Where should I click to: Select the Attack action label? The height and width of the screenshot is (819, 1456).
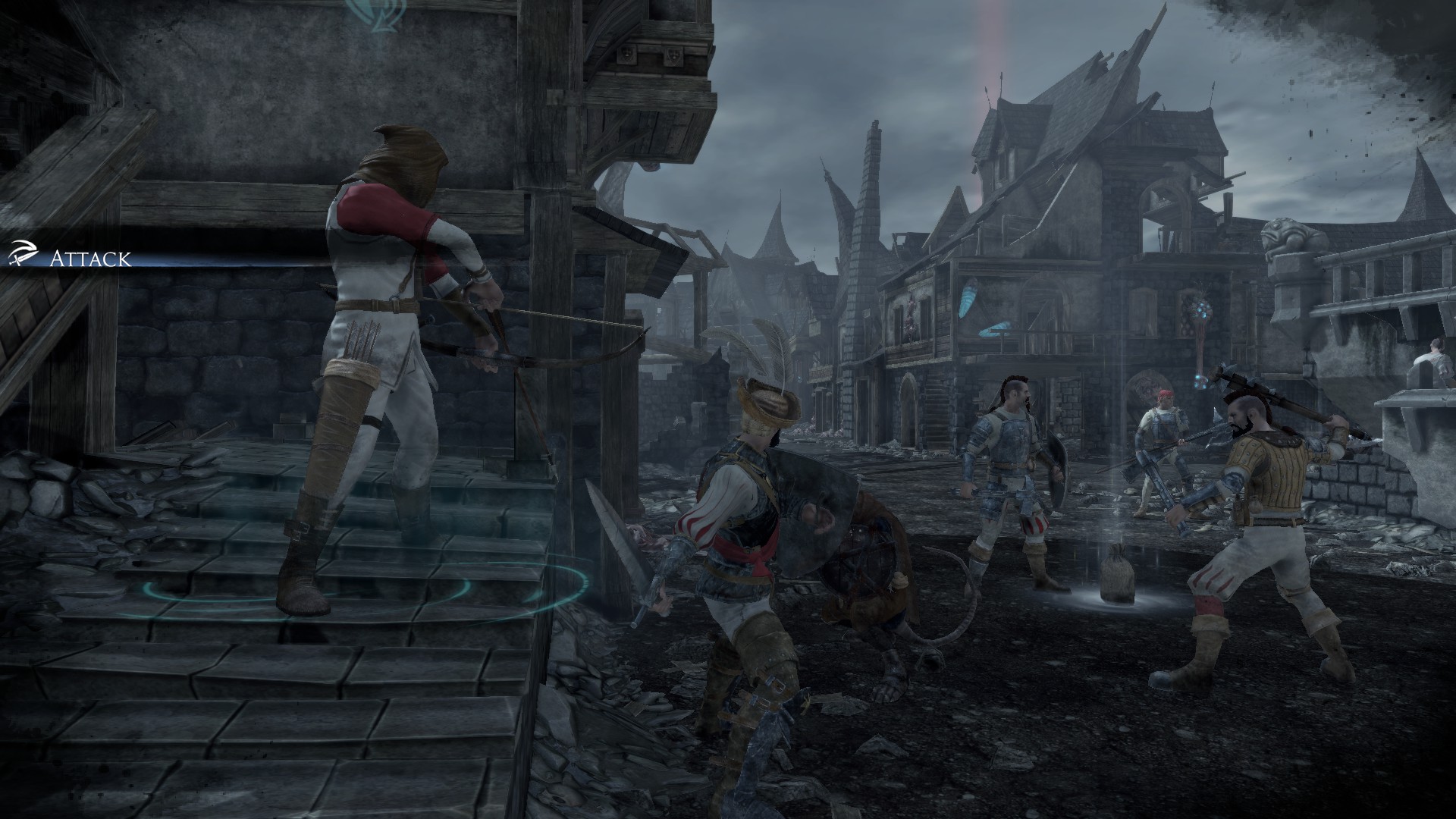(x=89, y=259)
